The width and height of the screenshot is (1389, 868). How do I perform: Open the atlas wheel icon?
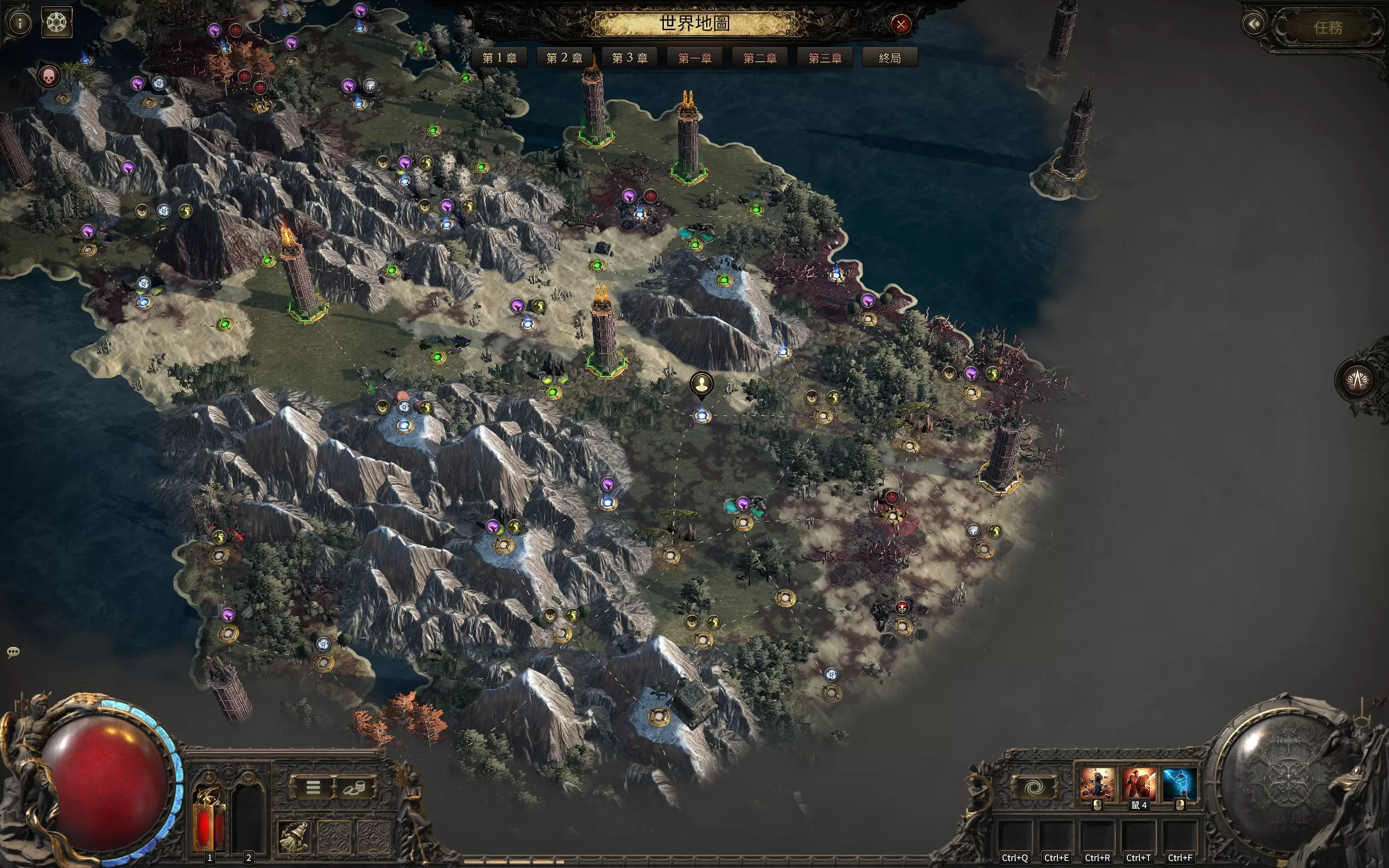coord(57,22)
